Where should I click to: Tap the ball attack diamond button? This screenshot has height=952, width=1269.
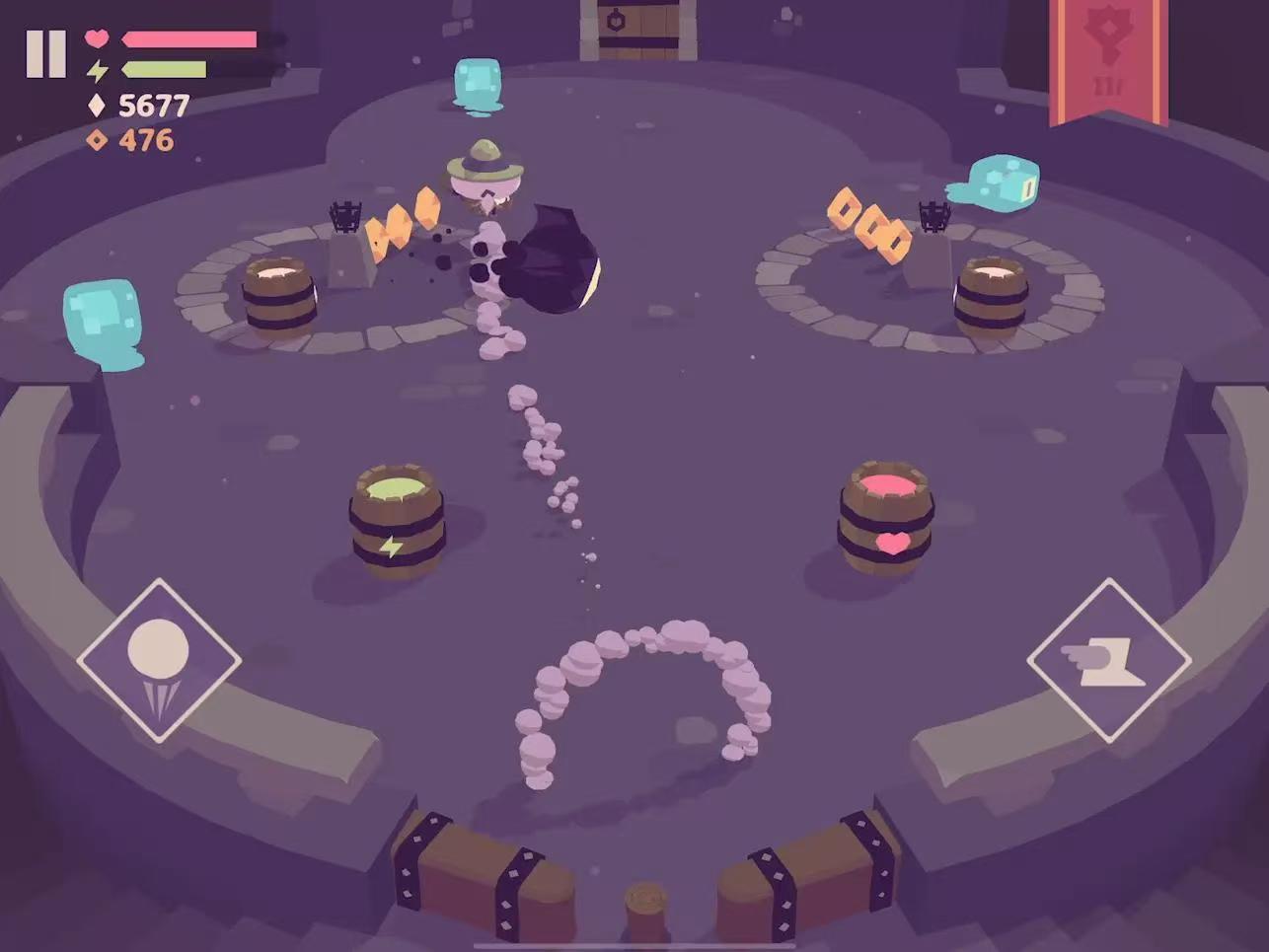coord(159,660)
